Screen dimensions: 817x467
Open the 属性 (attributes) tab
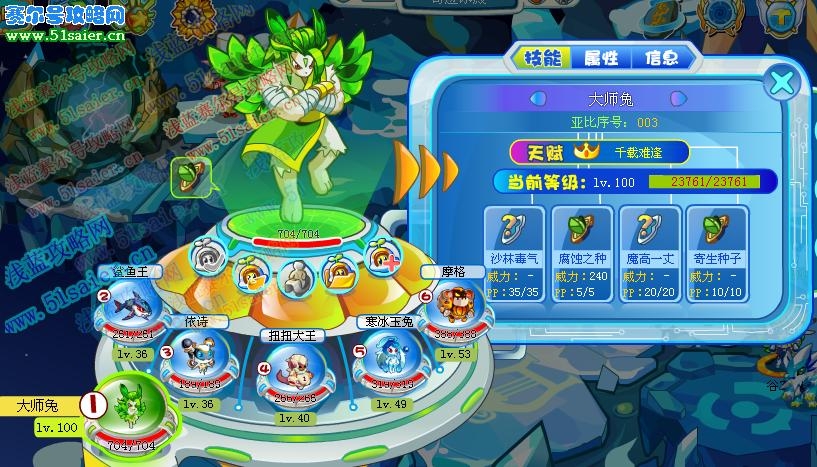(600, 57)
